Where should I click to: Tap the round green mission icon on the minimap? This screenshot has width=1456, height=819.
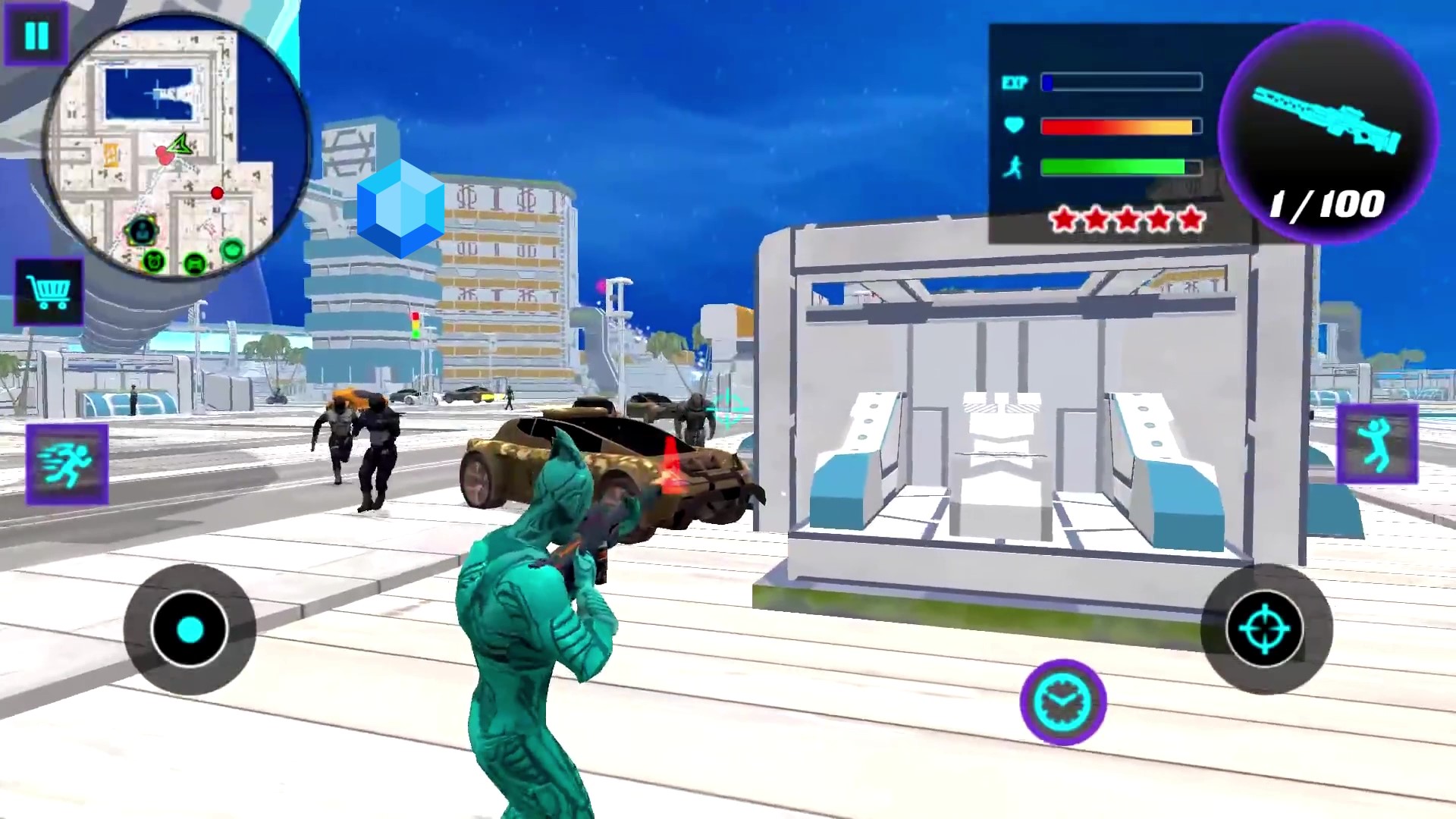233,250
